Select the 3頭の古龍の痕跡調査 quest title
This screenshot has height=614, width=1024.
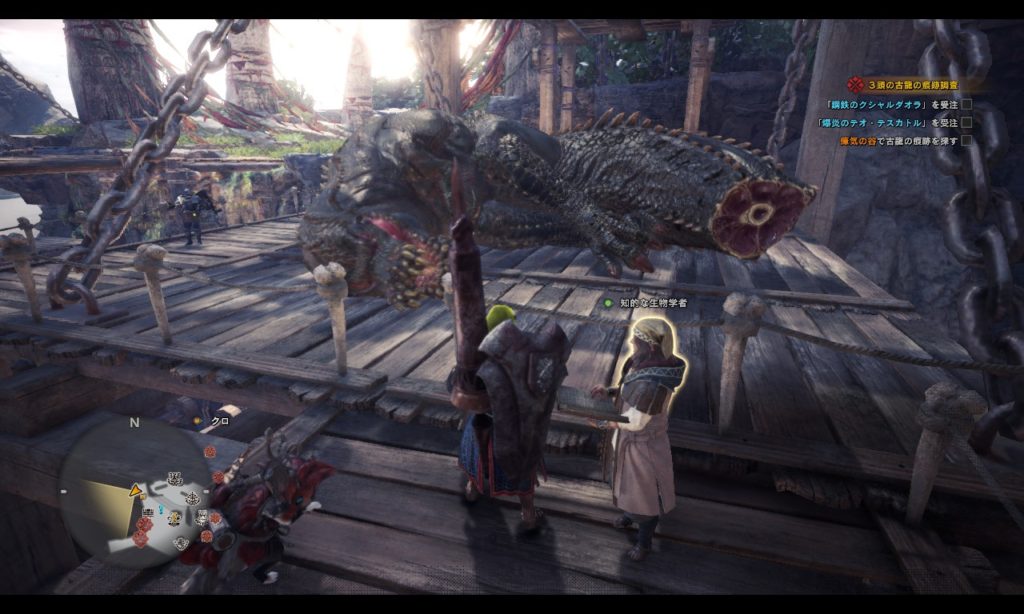click(x=914, y=85)
